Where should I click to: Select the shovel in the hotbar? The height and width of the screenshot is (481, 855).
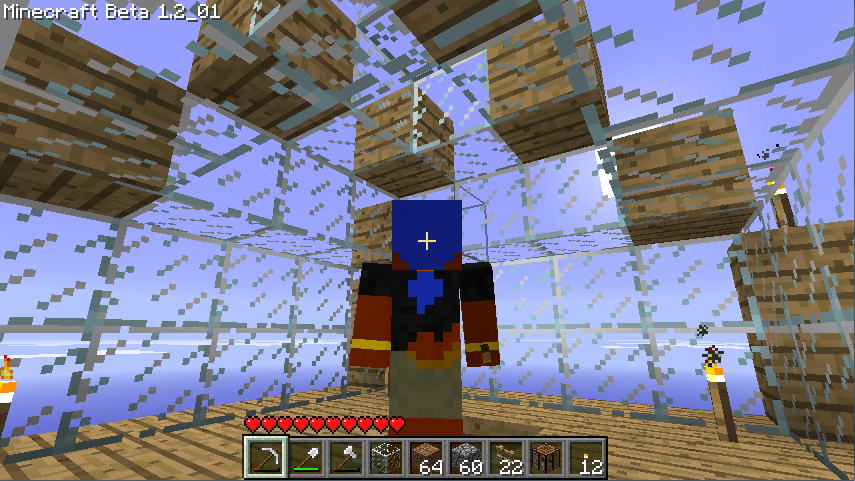click(305, 459)
